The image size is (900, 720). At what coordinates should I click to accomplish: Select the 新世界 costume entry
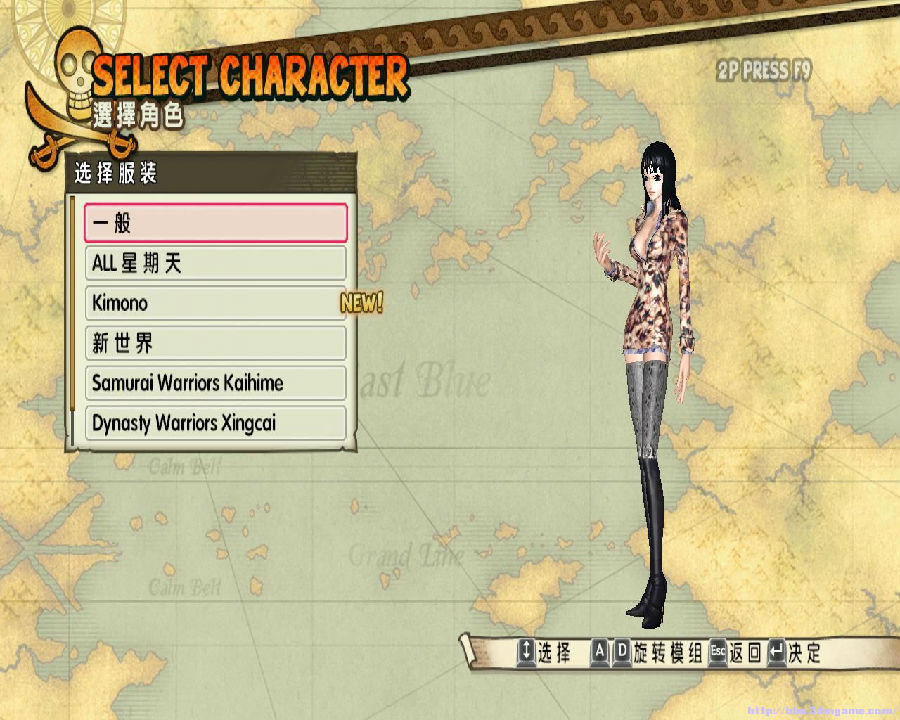click(x=215, y=343)
